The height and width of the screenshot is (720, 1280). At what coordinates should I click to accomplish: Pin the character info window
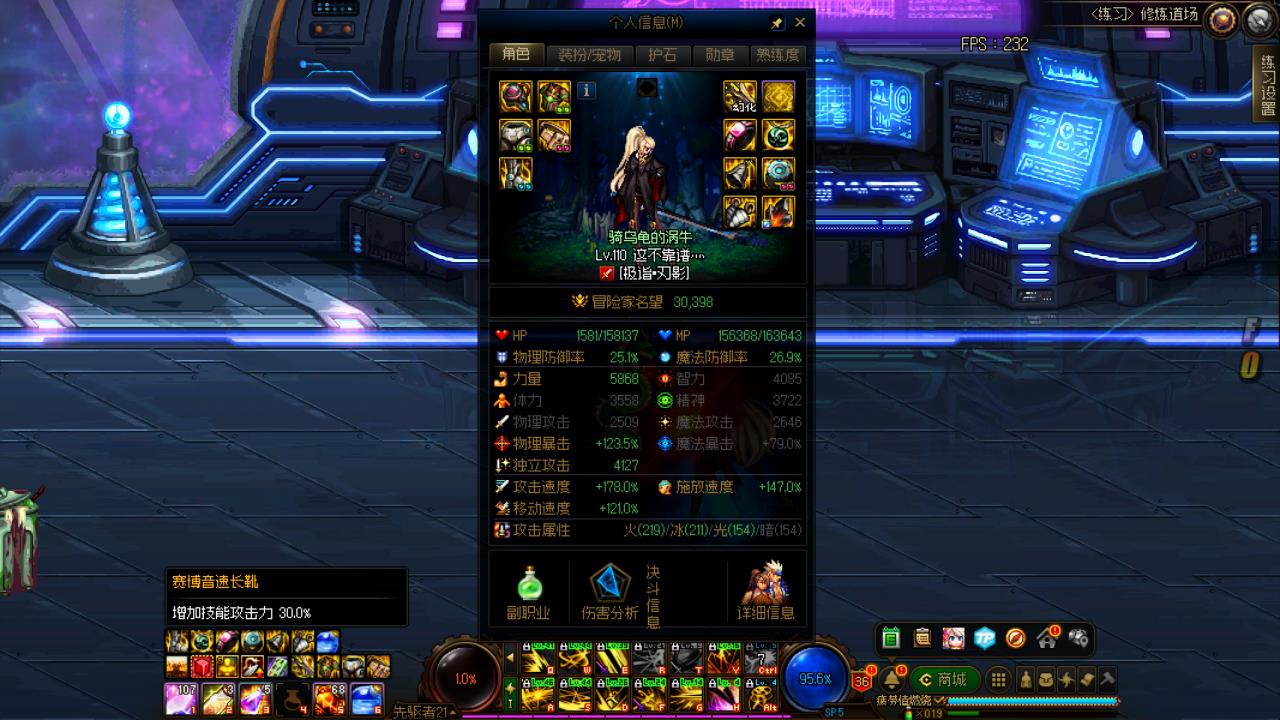777,22
